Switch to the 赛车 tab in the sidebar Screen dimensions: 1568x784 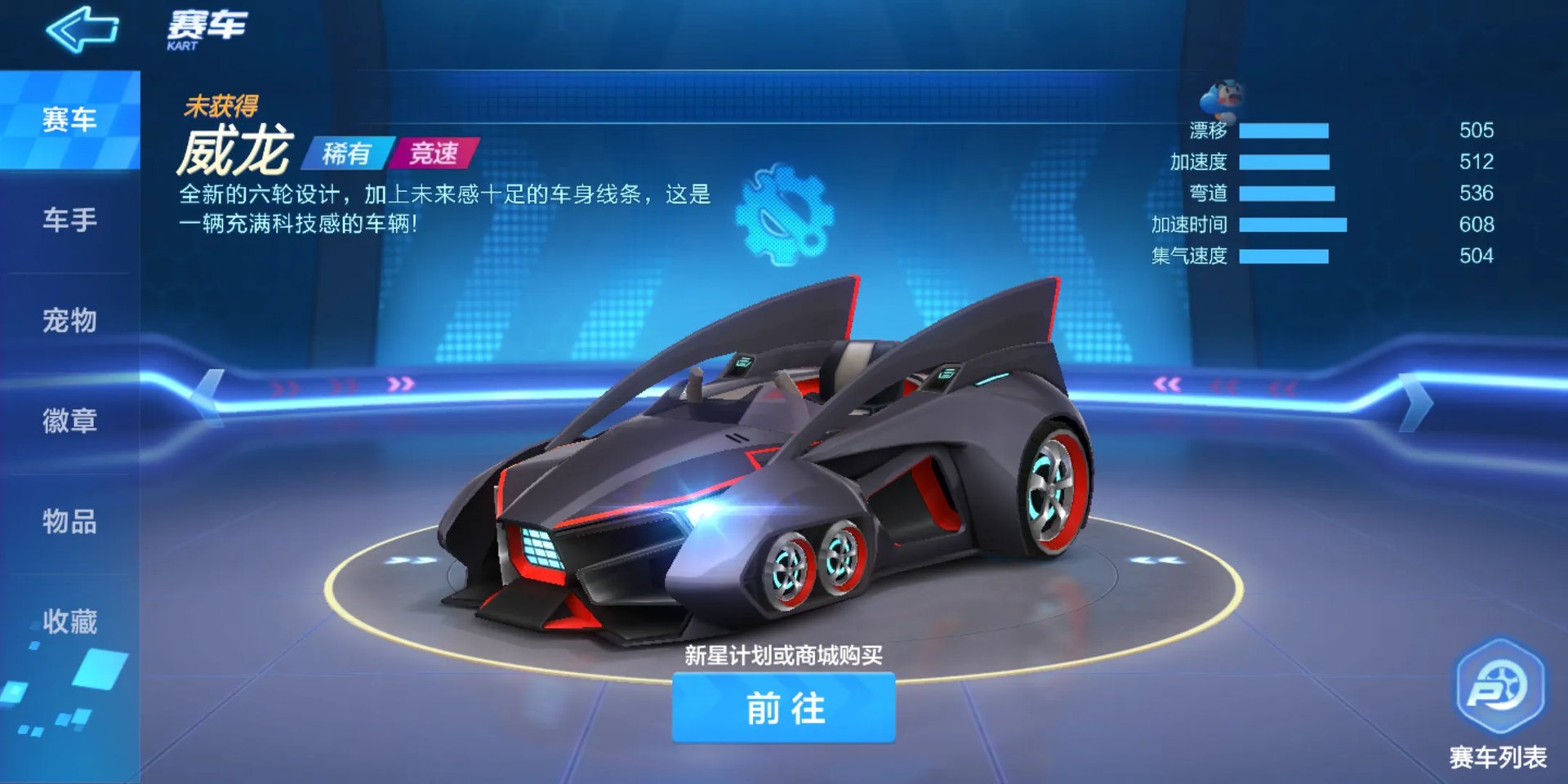pyautogui.click(x=69, y=119)
